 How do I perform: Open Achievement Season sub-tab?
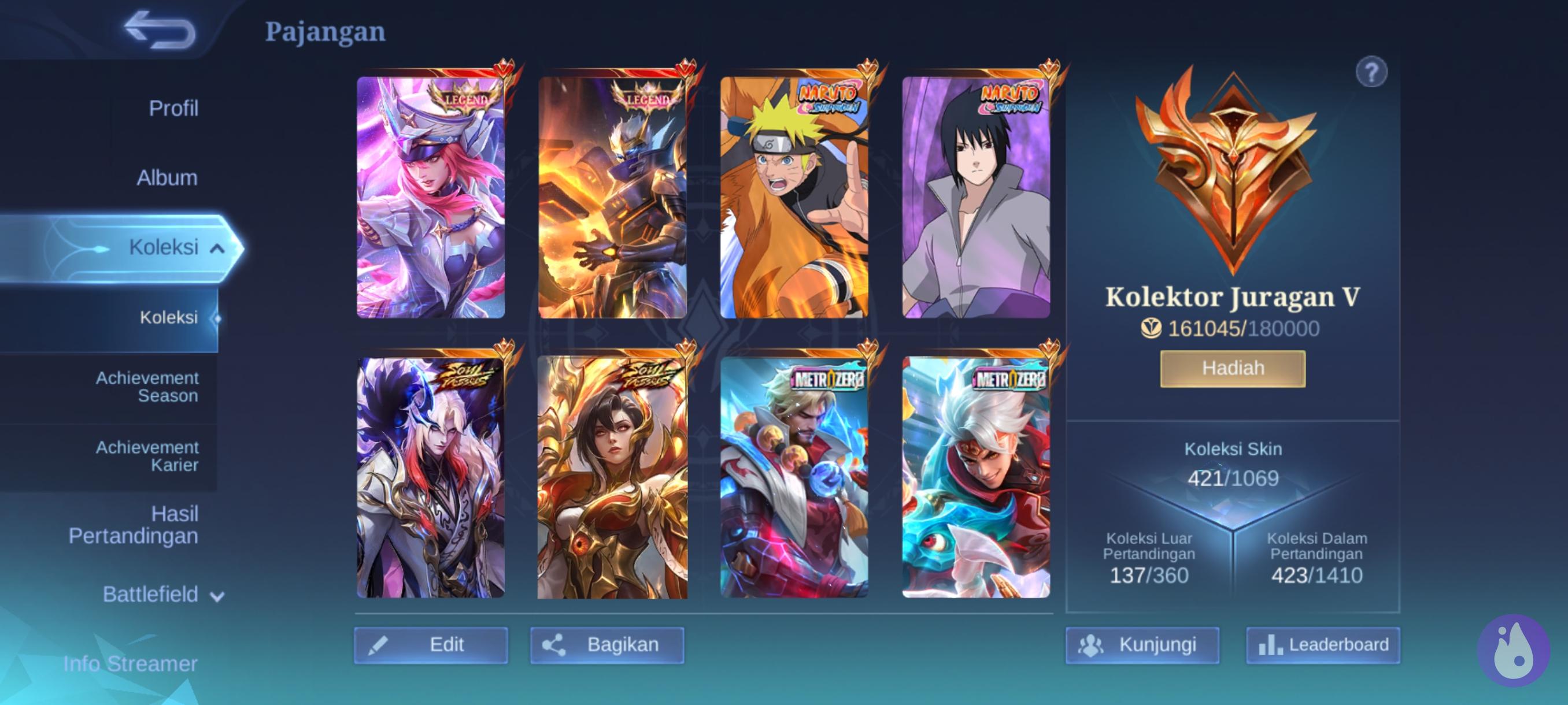point(147,387)
